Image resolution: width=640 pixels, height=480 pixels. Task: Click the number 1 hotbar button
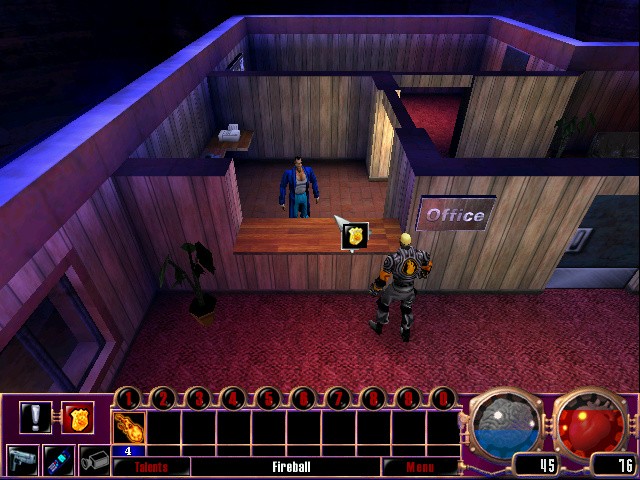129,399
